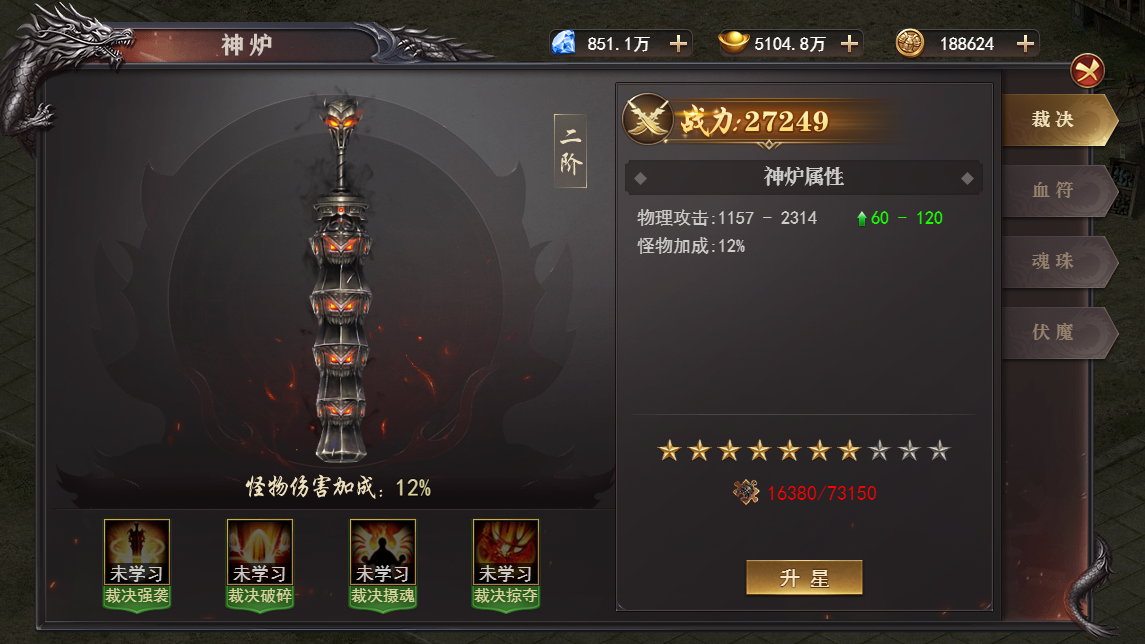Select the 裁决掠夺 skill icon
This screenshot has height=644, width=1145.
[506, 552]
